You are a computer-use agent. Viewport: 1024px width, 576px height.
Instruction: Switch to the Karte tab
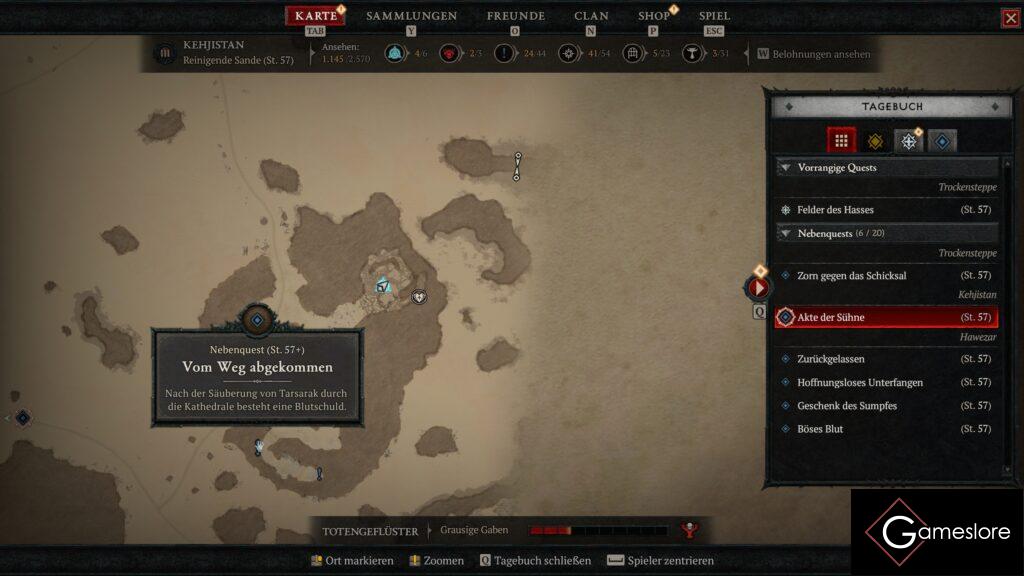(316, 16)
